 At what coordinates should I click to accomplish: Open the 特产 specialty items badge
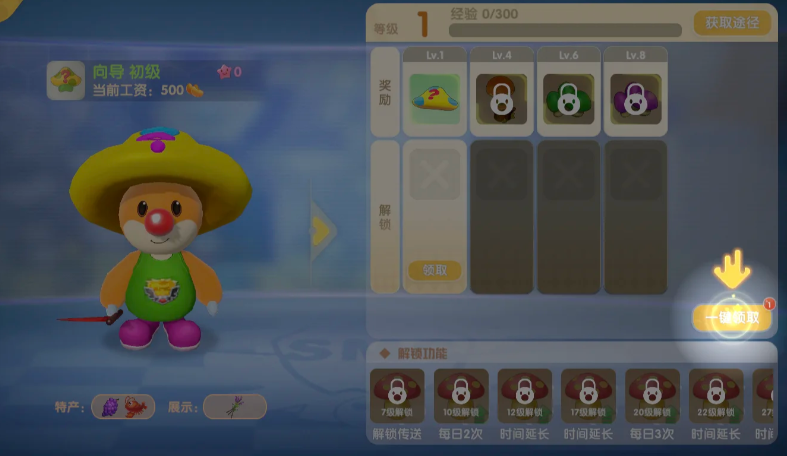(122, 406)
